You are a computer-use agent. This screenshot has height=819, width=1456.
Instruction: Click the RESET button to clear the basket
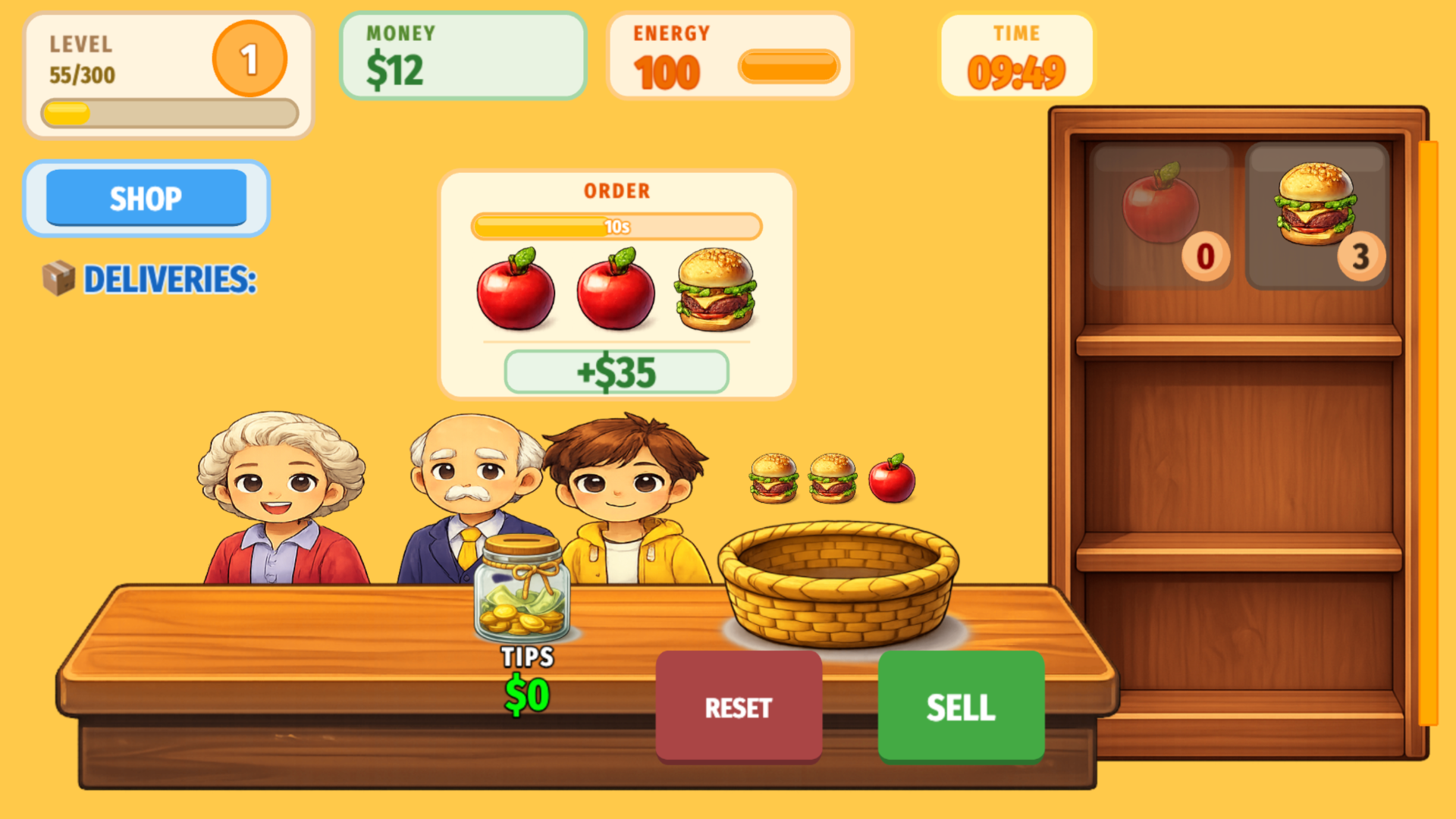click(x=739, y=708)
